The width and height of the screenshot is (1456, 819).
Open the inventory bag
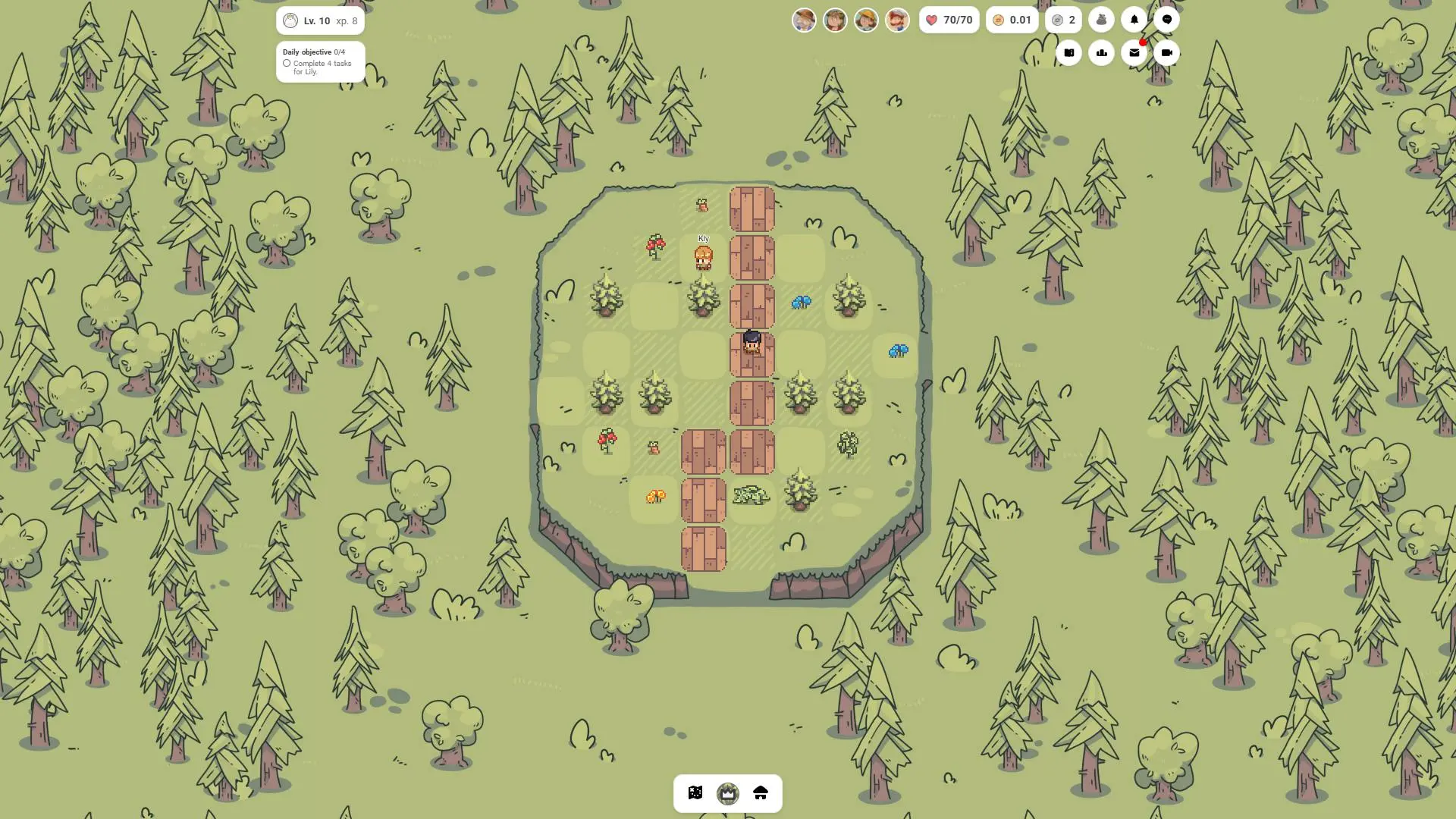(x=1101, y=19)
